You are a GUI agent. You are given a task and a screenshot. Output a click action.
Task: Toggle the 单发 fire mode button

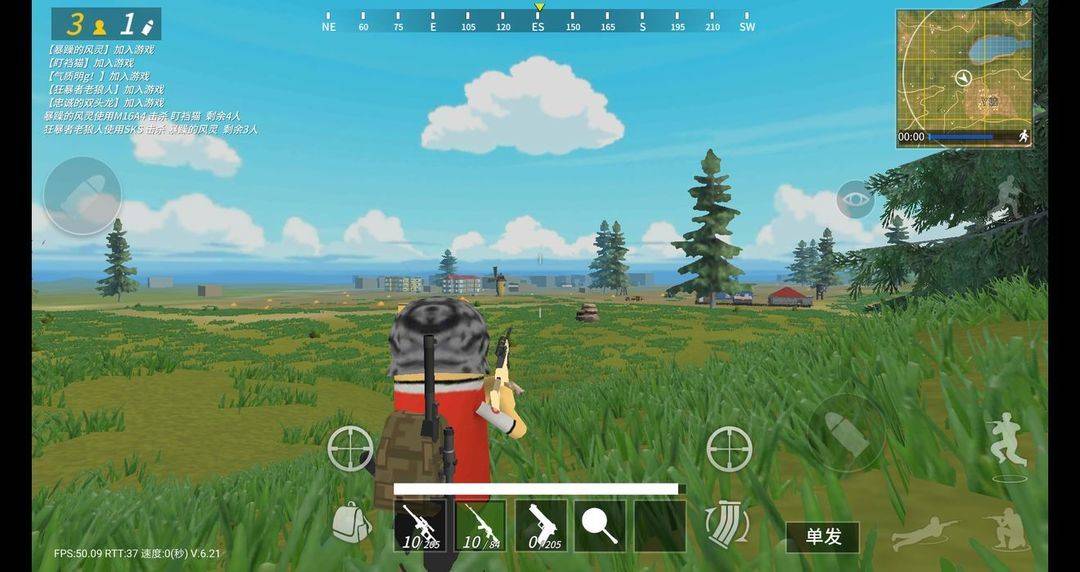(x=822, y=537)
